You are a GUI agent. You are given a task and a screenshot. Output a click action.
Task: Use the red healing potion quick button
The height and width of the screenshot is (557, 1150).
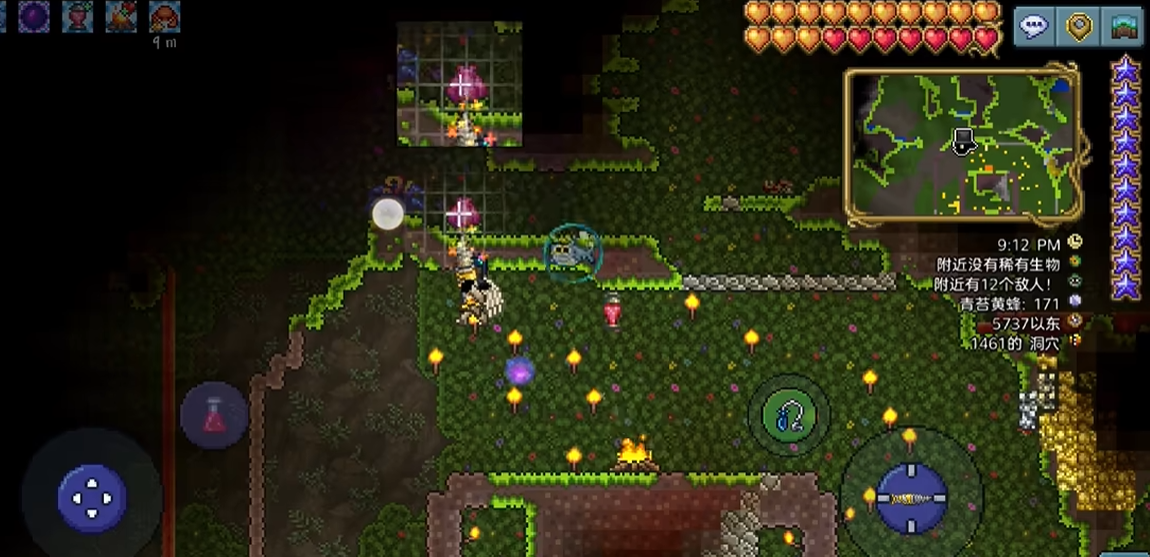click(214, 414)
